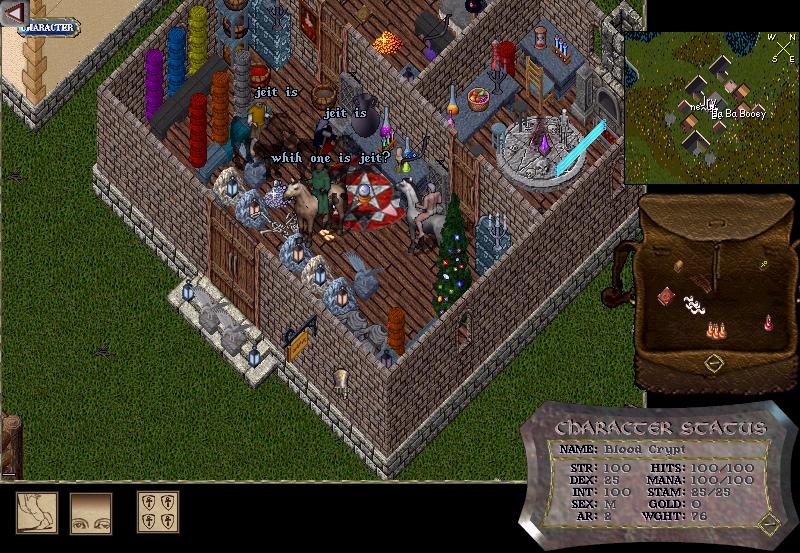Screen dimensions: 800x553
Task: Click the overhead radar minimap
Action: (711, 108)
